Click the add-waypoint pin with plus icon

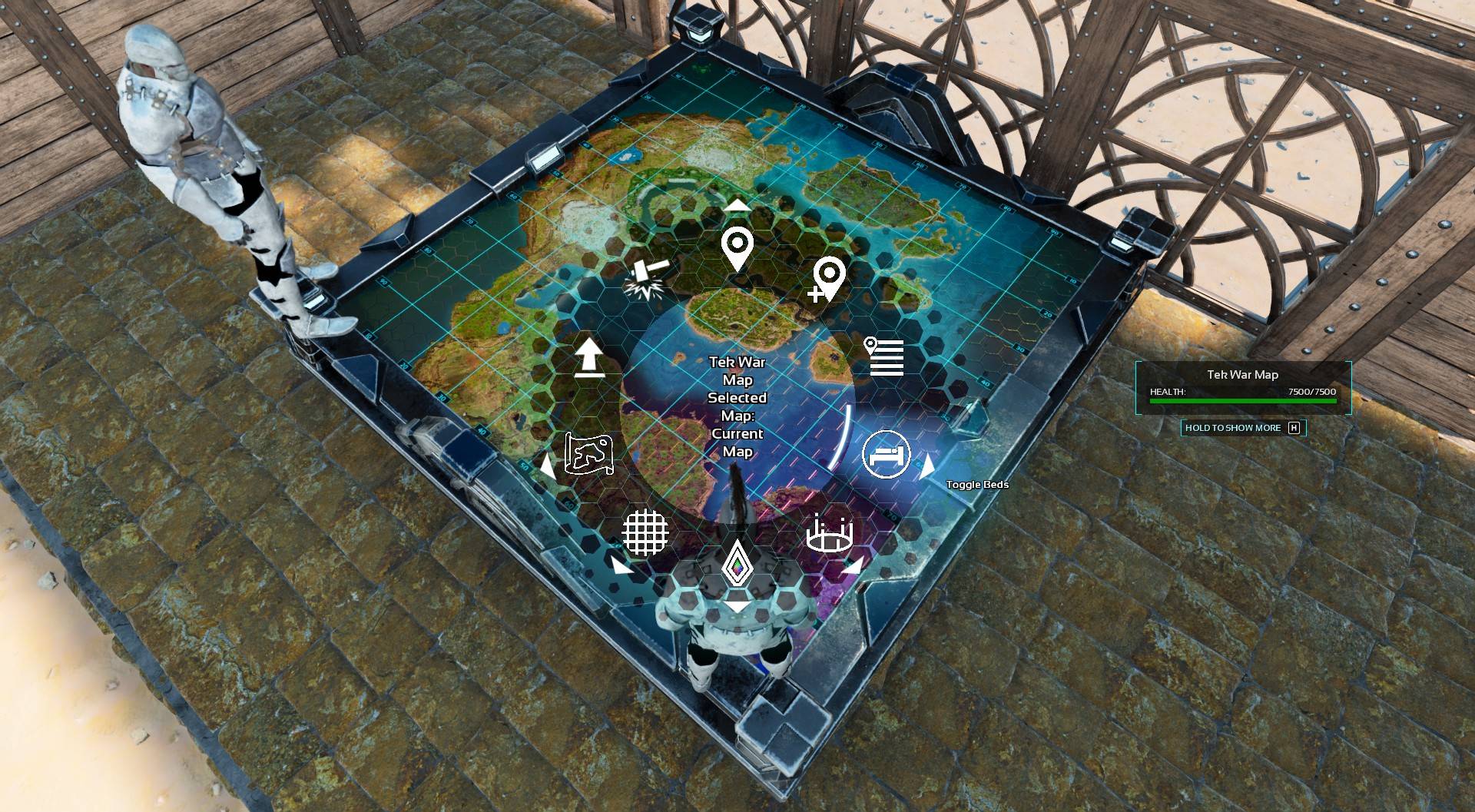(x=828, y=275)
